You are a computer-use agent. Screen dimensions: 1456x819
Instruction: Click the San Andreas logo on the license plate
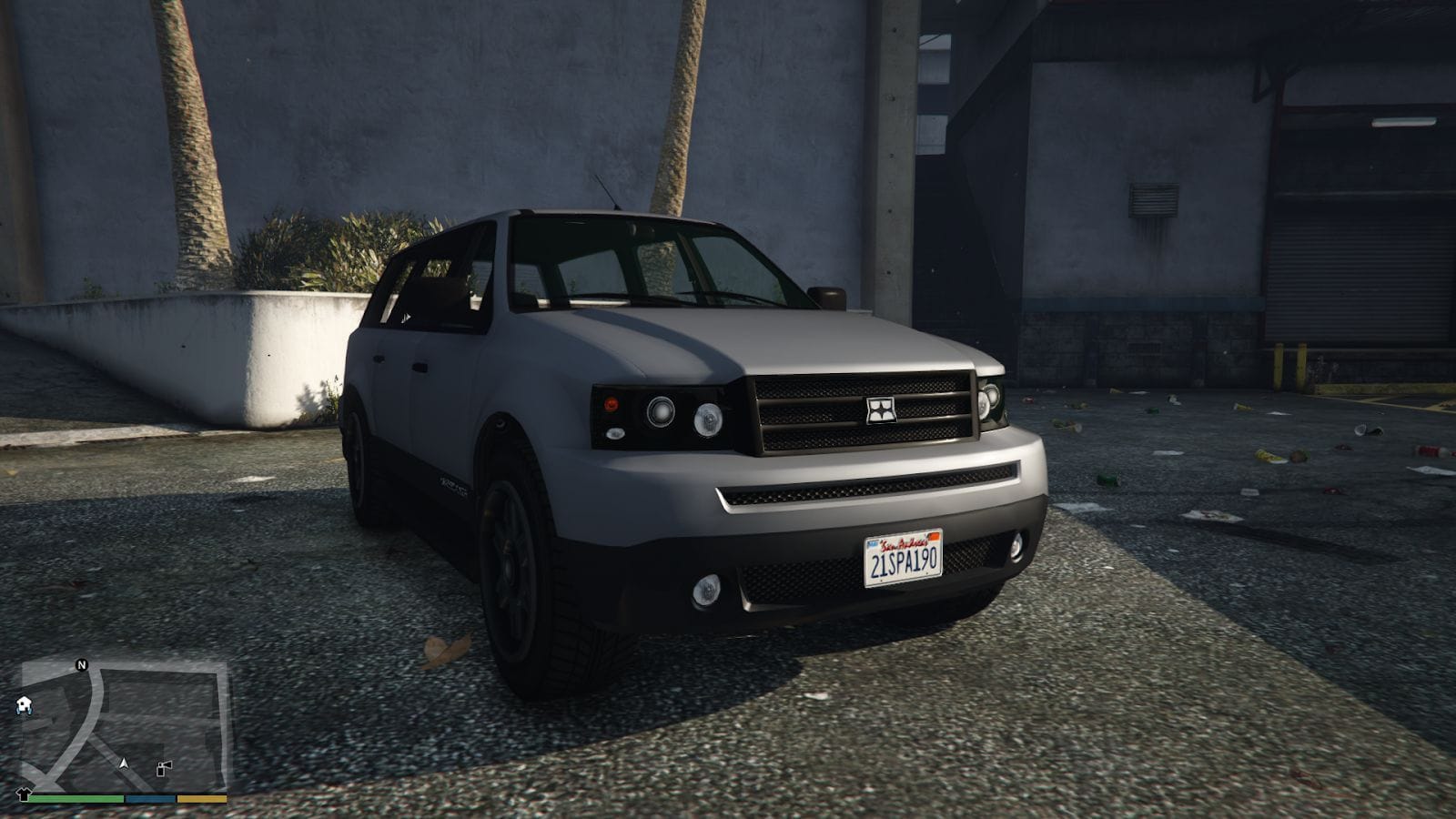(904, 543)
